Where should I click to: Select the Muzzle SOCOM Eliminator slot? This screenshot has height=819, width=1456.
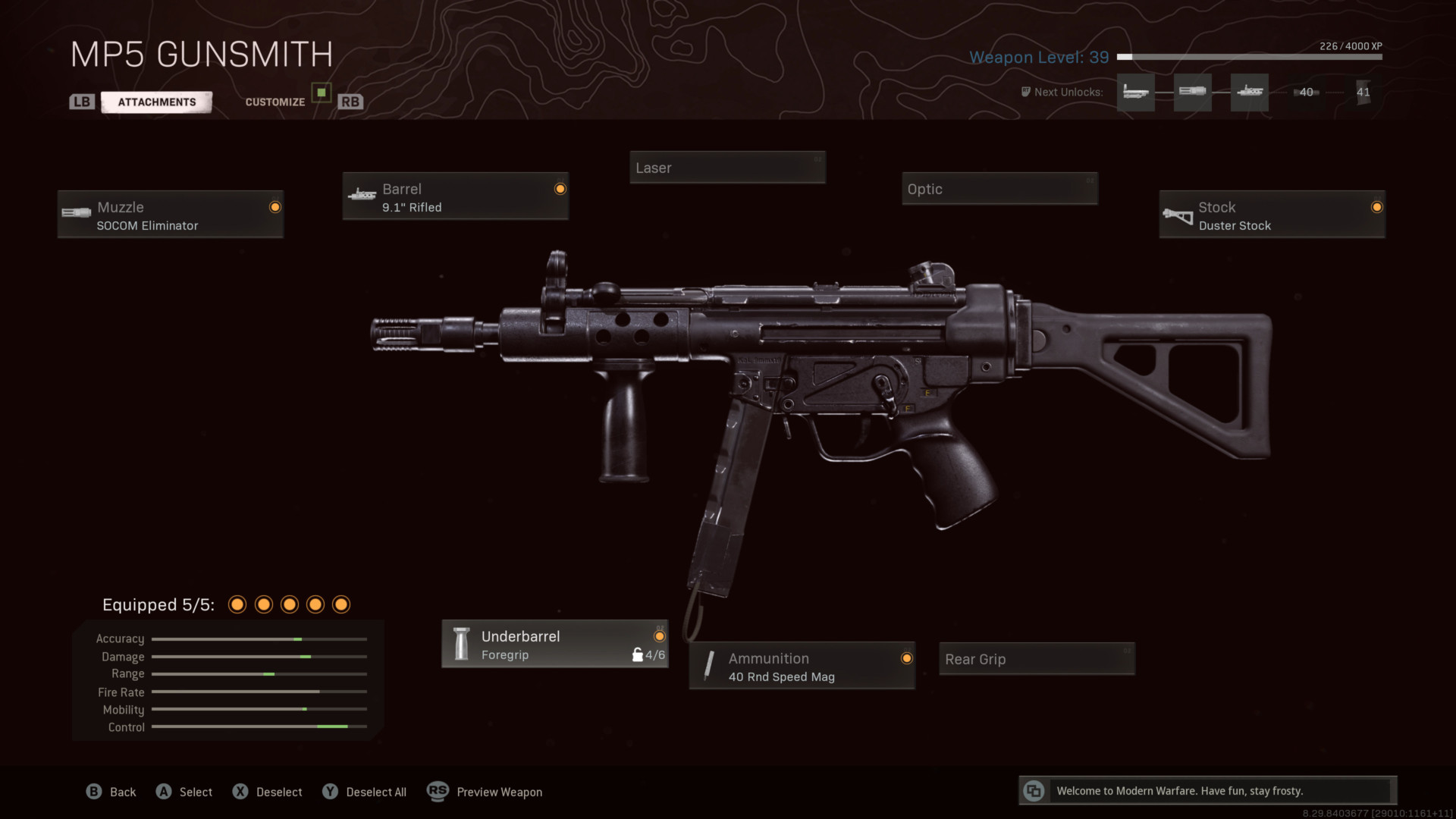(171, 215)
